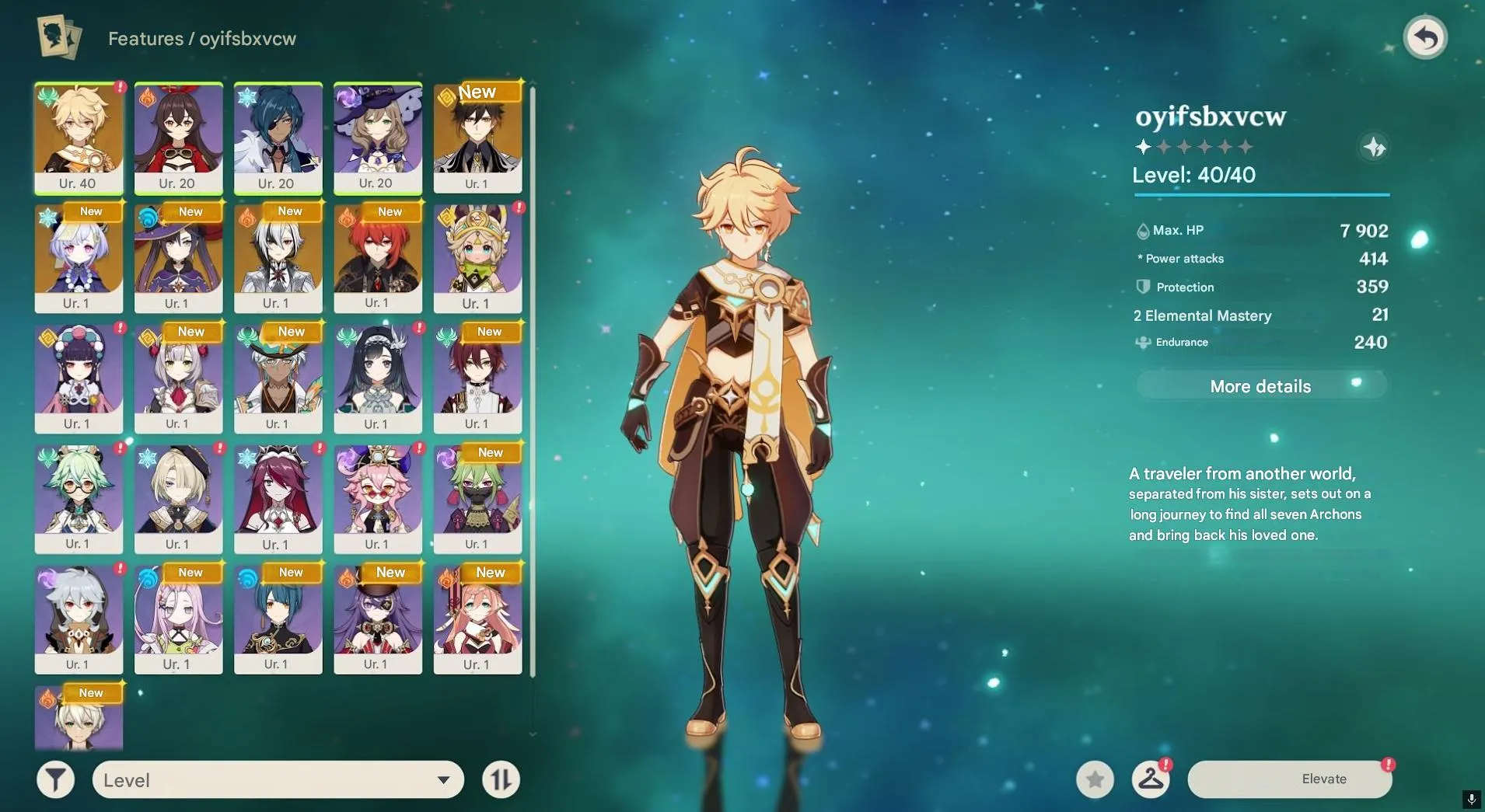Open the elemental power icon next to stars
This screenshot has height=812, width=1485.
coord(1372,147)
